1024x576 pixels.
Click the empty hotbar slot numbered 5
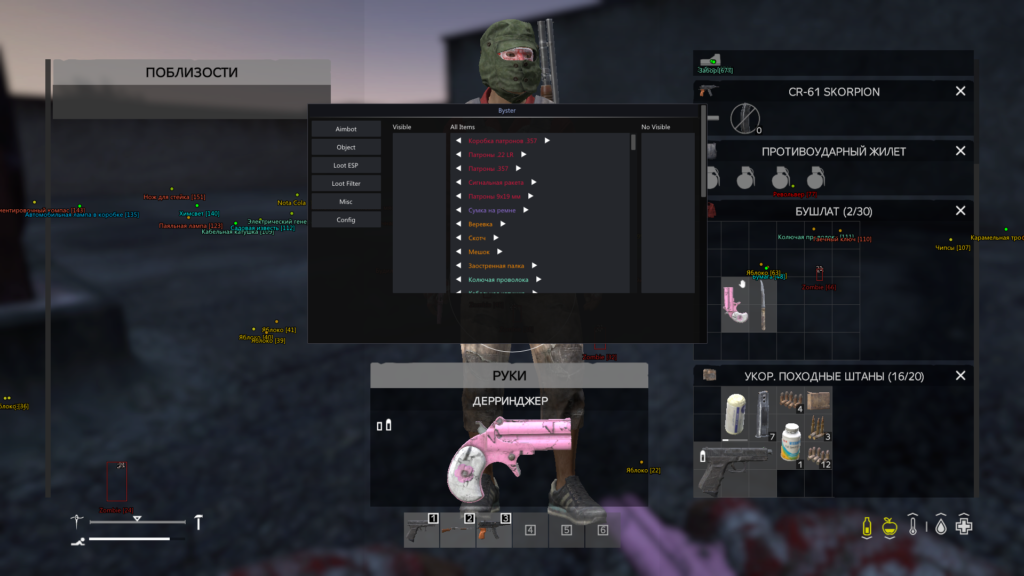pyautogui.click(x=566, y=530)
